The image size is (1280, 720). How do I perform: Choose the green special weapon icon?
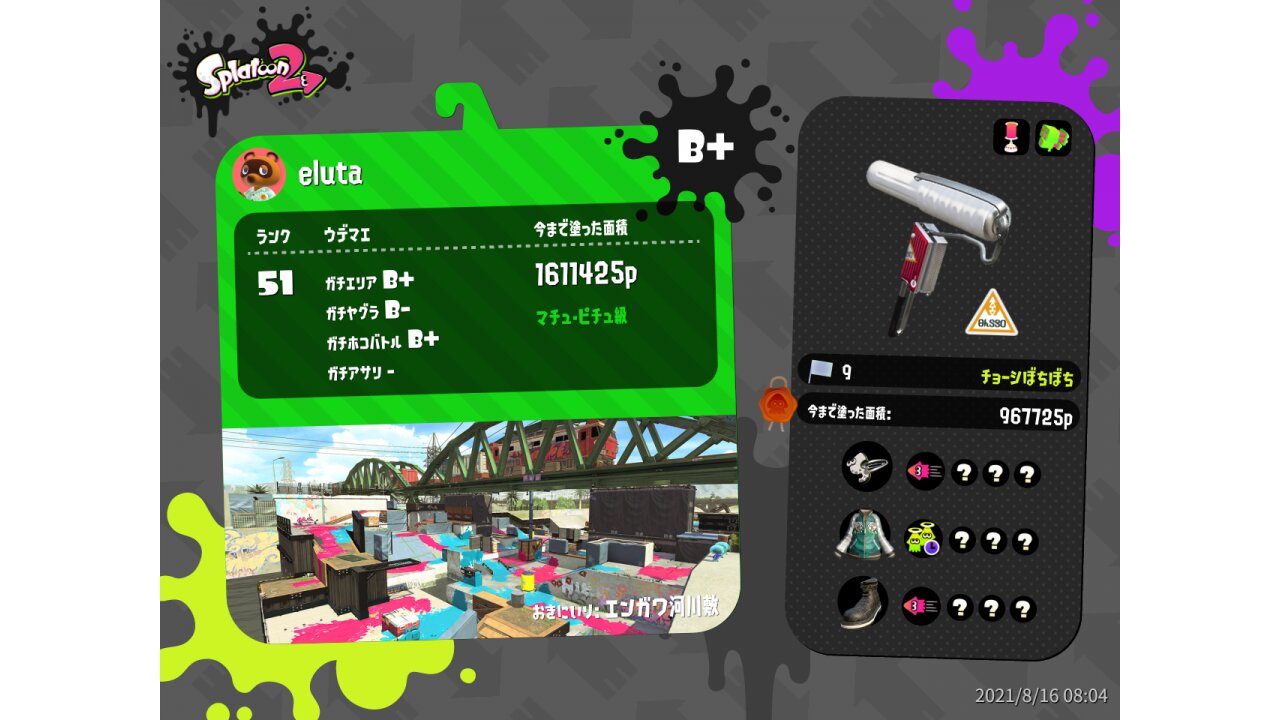[x=1053, y=138]
